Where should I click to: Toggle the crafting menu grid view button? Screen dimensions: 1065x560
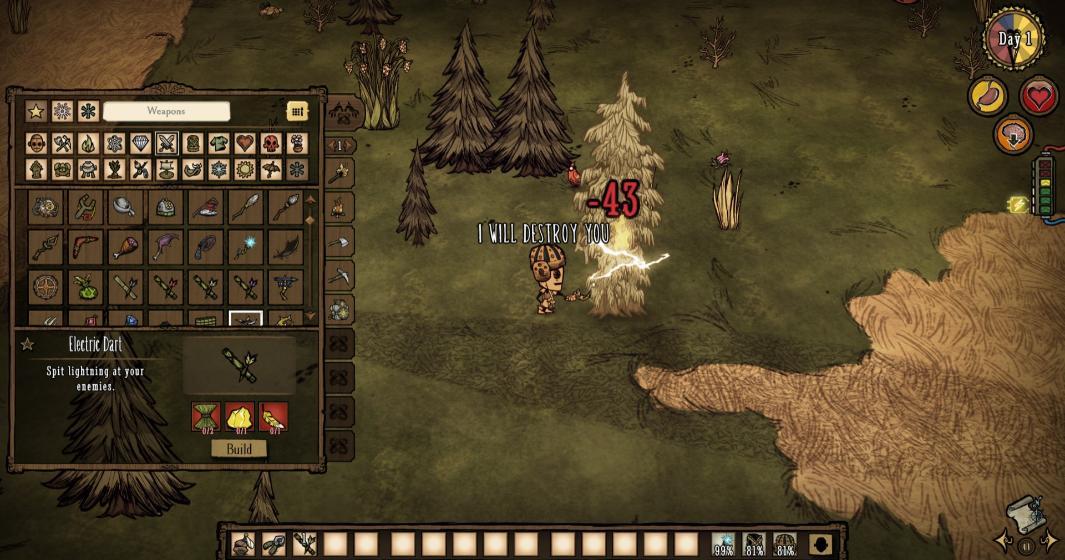coord(297,111)
